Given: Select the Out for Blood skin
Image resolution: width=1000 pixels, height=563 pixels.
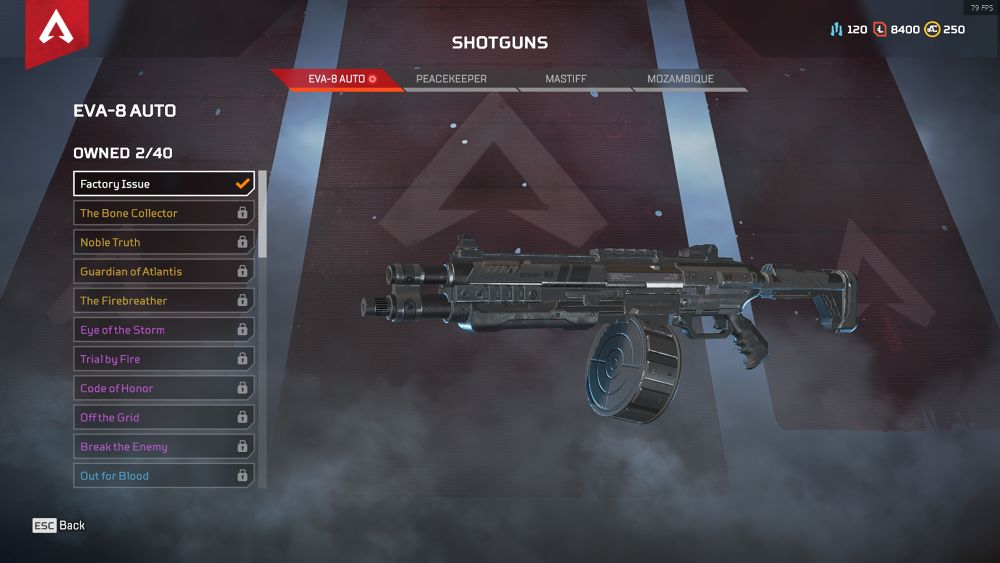Looking at the screenshot, I should point(164,476).
